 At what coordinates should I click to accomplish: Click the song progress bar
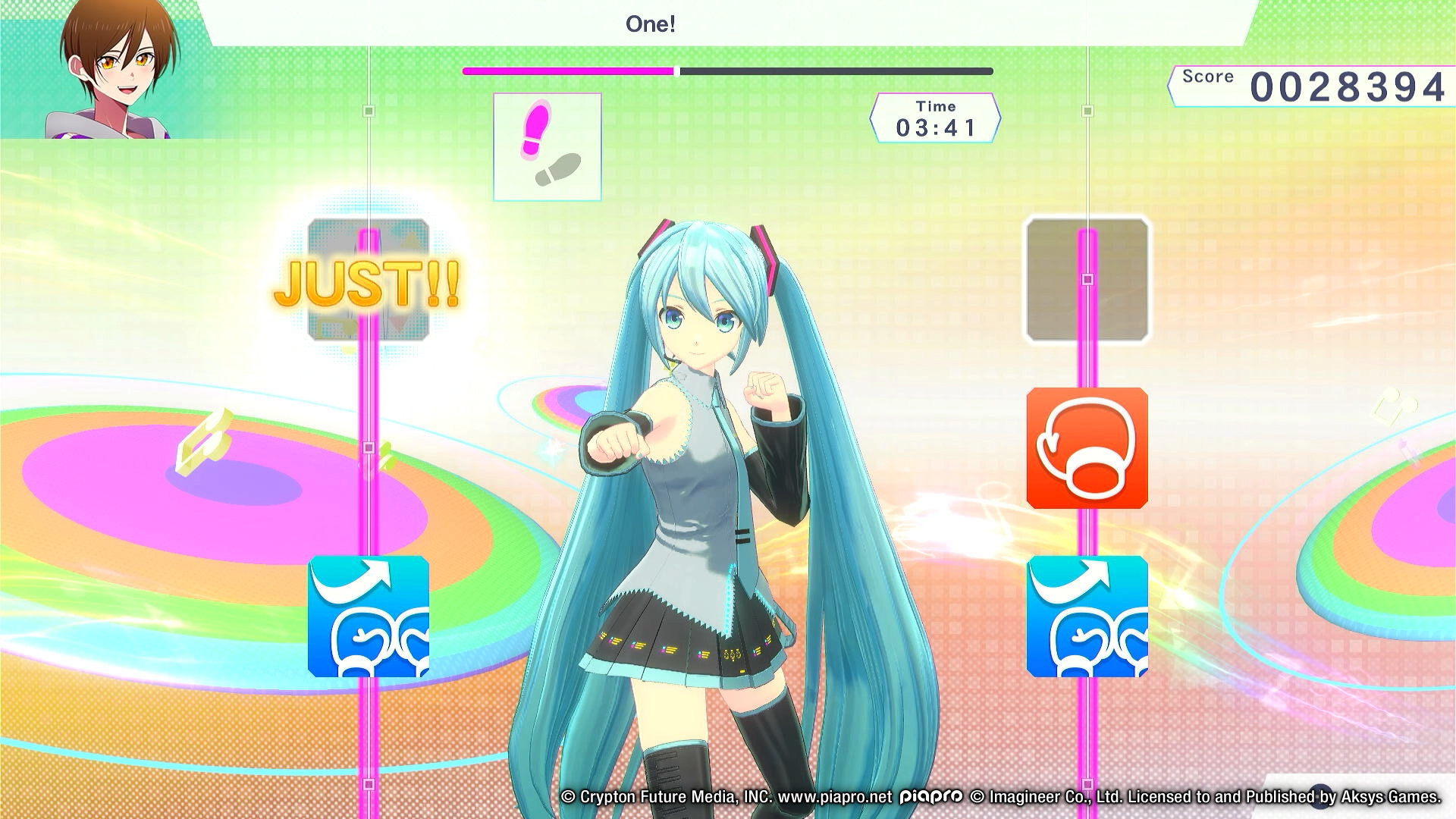click(726, 72)
